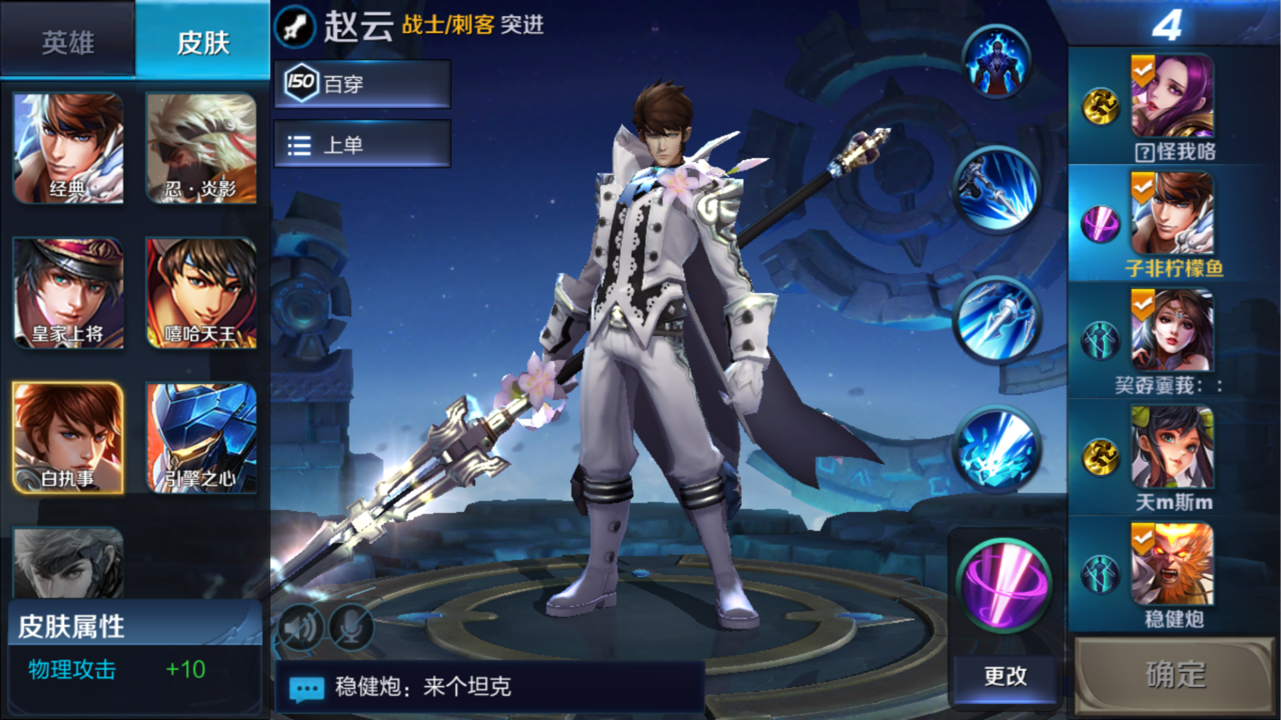
Task: Toggle the speaker sound button
Action: (301, 627)
